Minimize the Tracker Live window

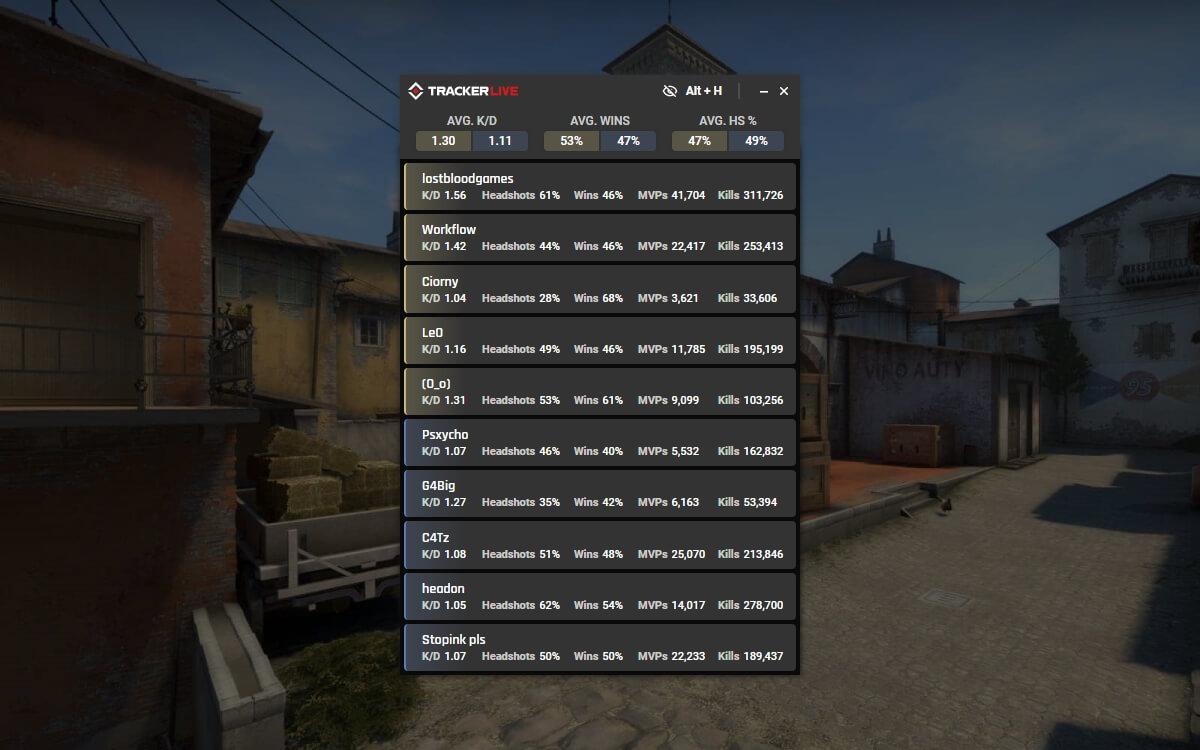click(x=764, y=91)
